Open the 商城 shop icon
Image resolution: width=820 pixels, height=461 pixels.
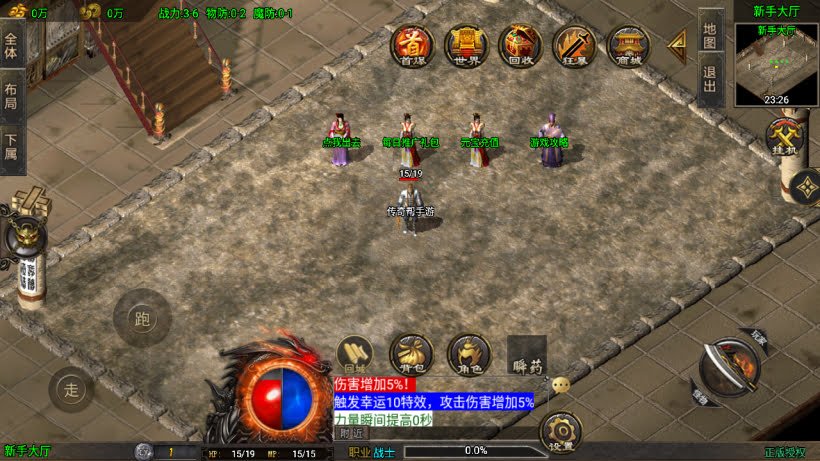628,46
